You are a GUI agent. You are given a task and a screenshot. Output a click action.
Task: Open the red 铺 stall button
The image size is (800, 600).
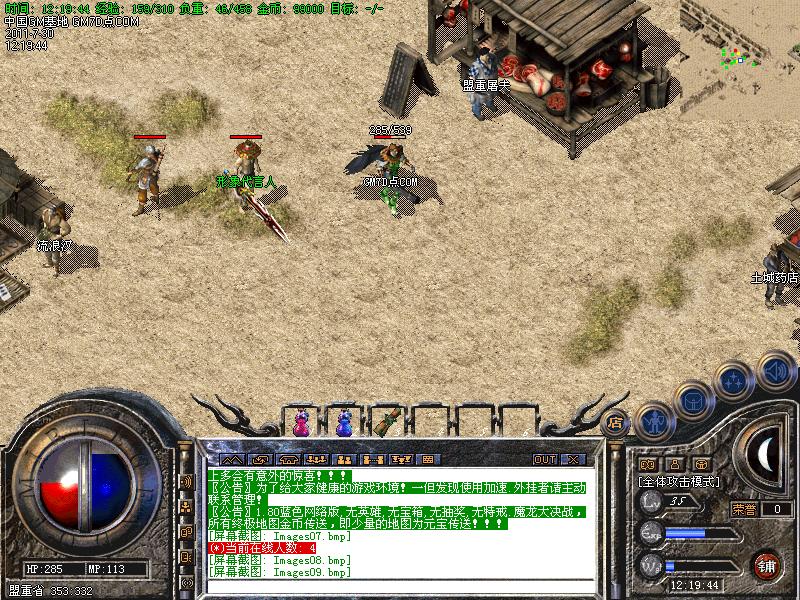767,563
